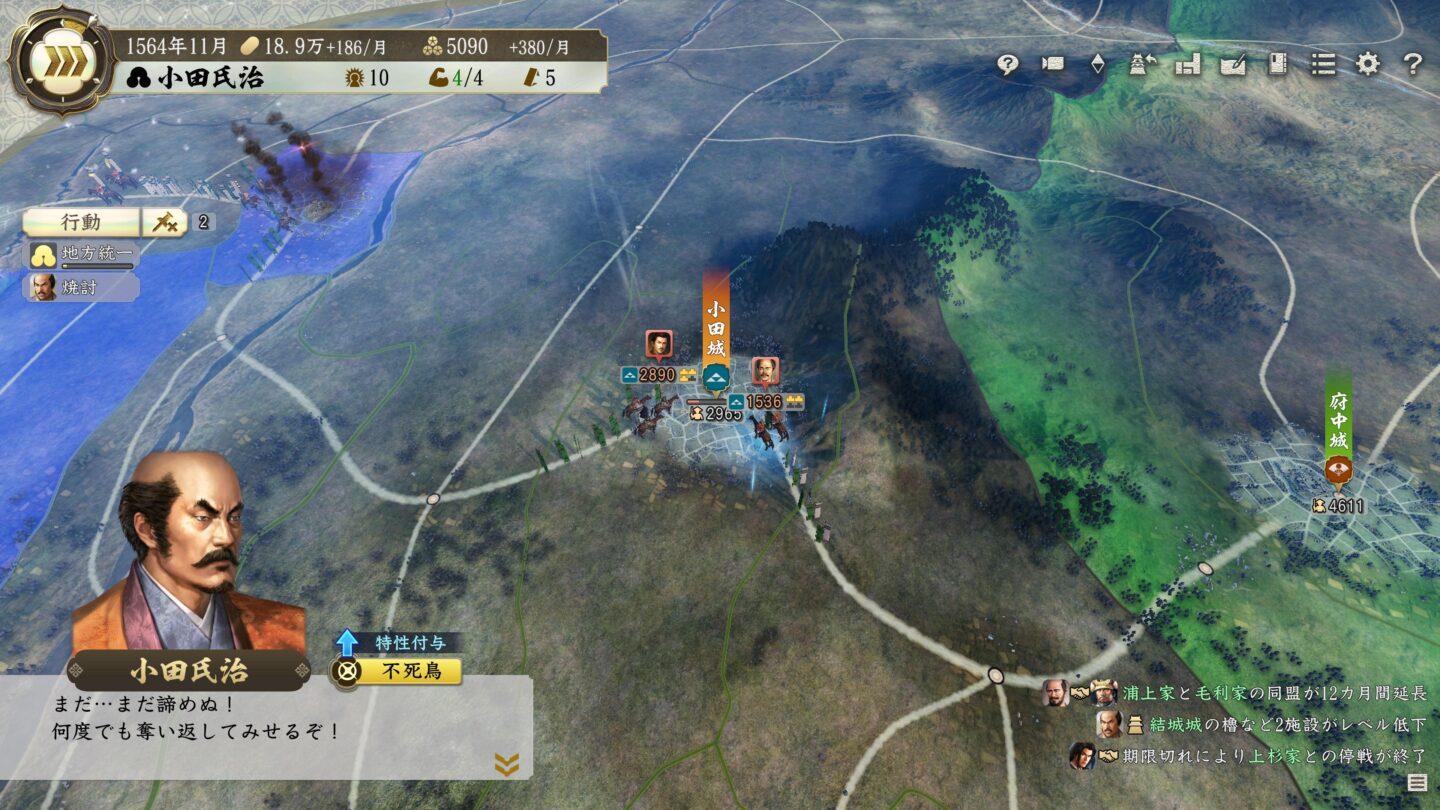Open the movie camera playback icon
The height and width of the screenshot is (810, 1440).
(x=1052, y=64)
